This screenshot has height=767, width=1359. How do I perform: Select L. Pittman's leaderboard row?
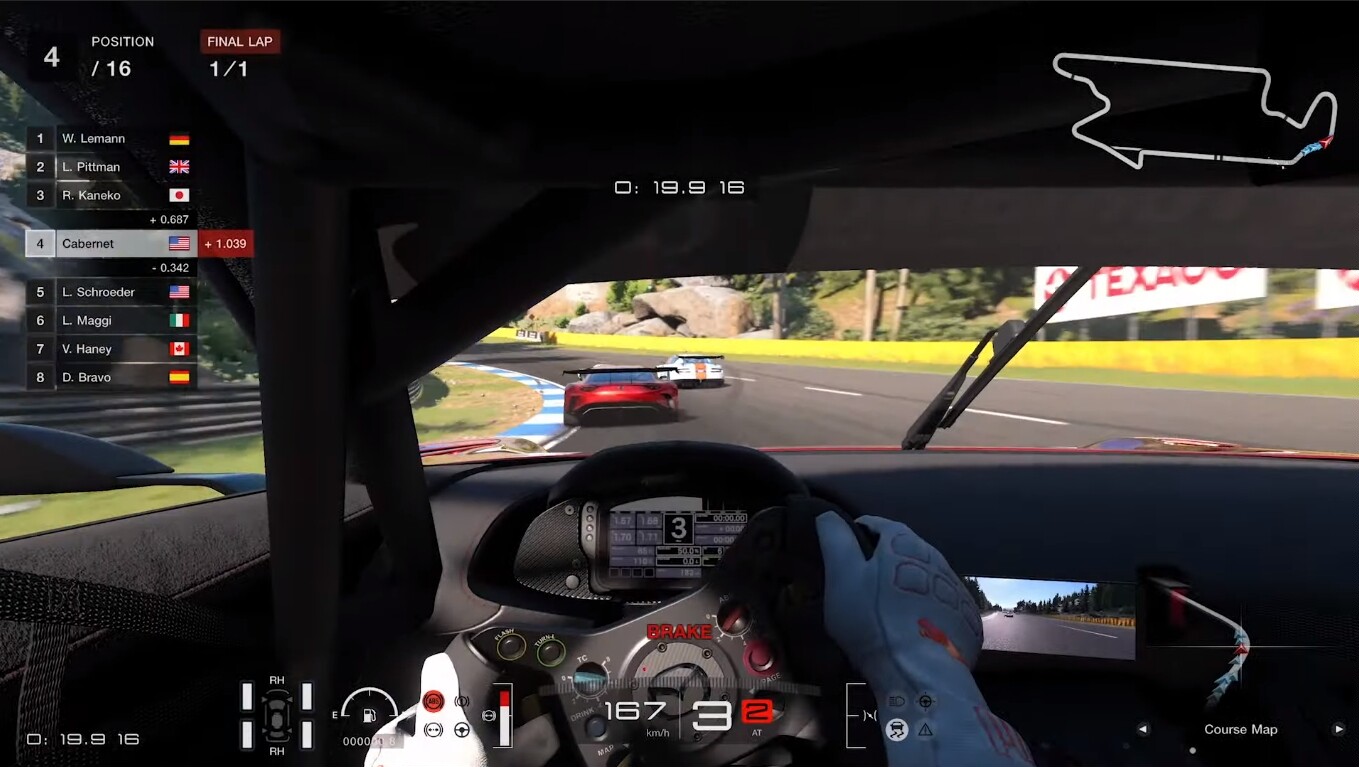tap(110, 167)
